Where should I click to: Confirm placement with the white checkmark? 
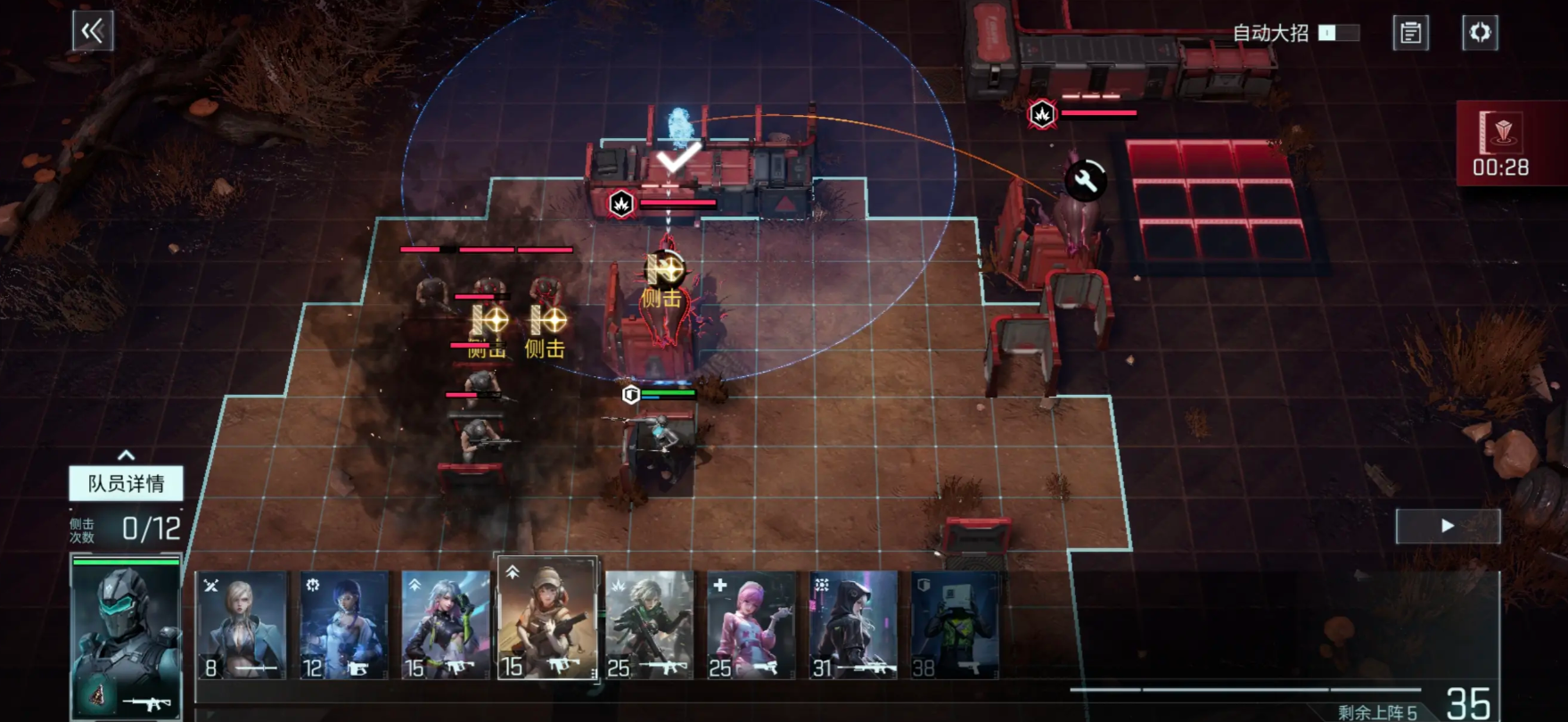(677, 158)
